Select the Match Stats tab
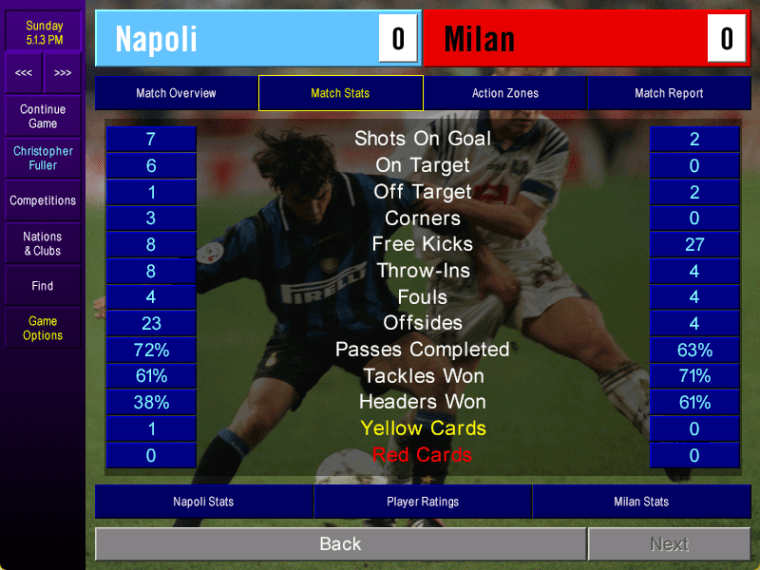 340,93
